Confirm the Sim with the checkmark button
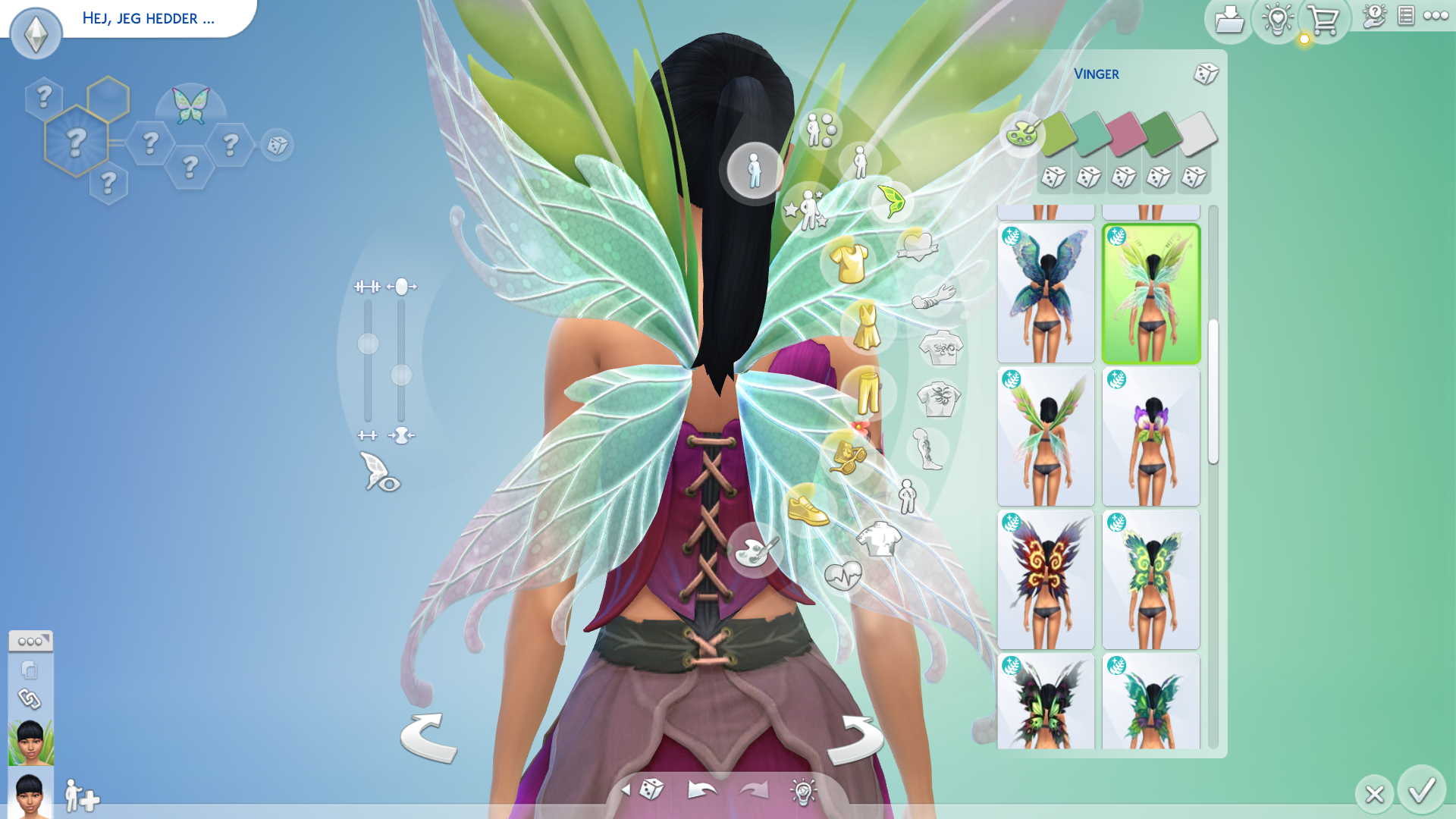 (x=1421, y=790)
